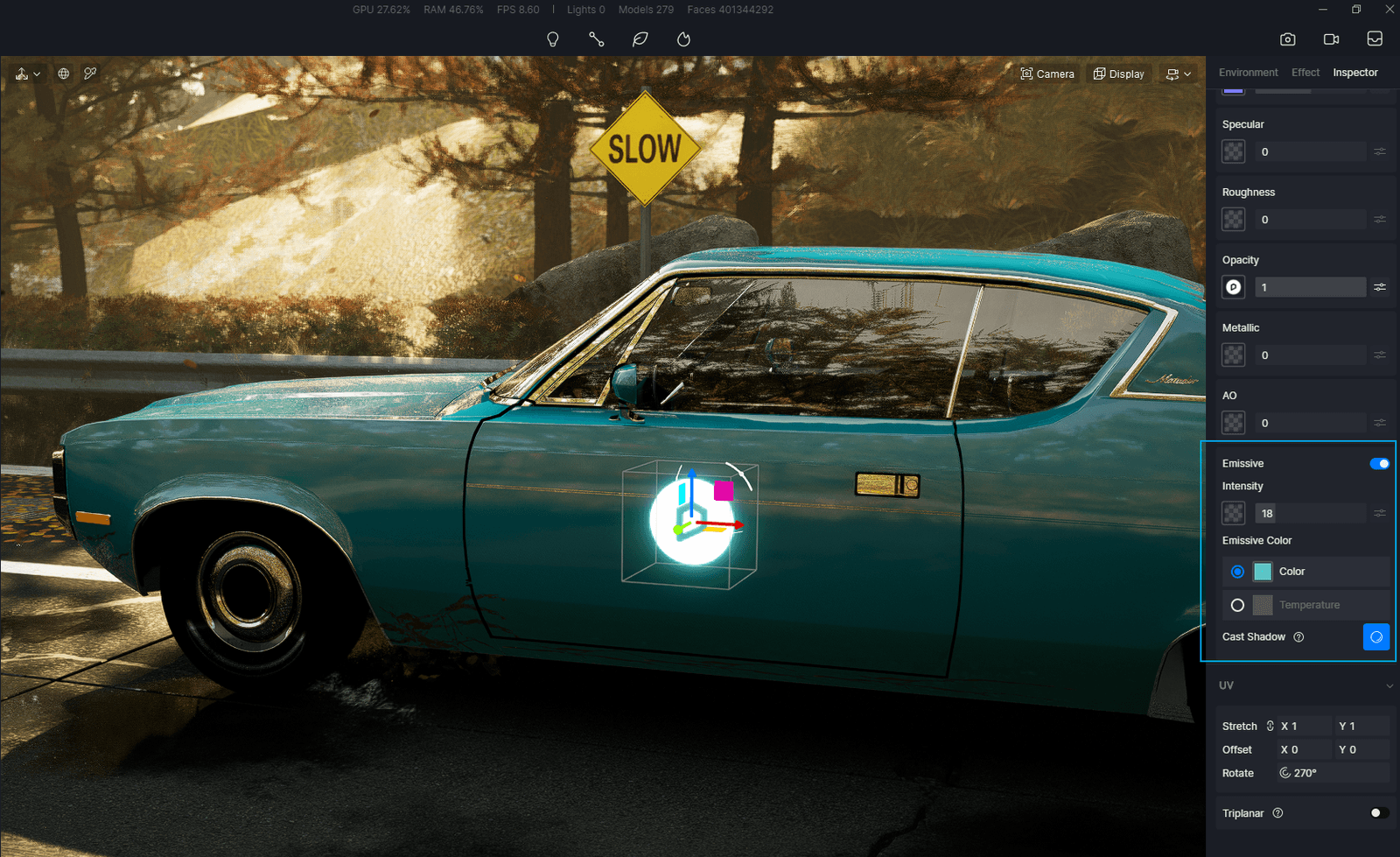The height and width of the screenshot is (857, 1400).
Task: Click the Camera button above the viewport
Action: click(x=1047, y=74)
